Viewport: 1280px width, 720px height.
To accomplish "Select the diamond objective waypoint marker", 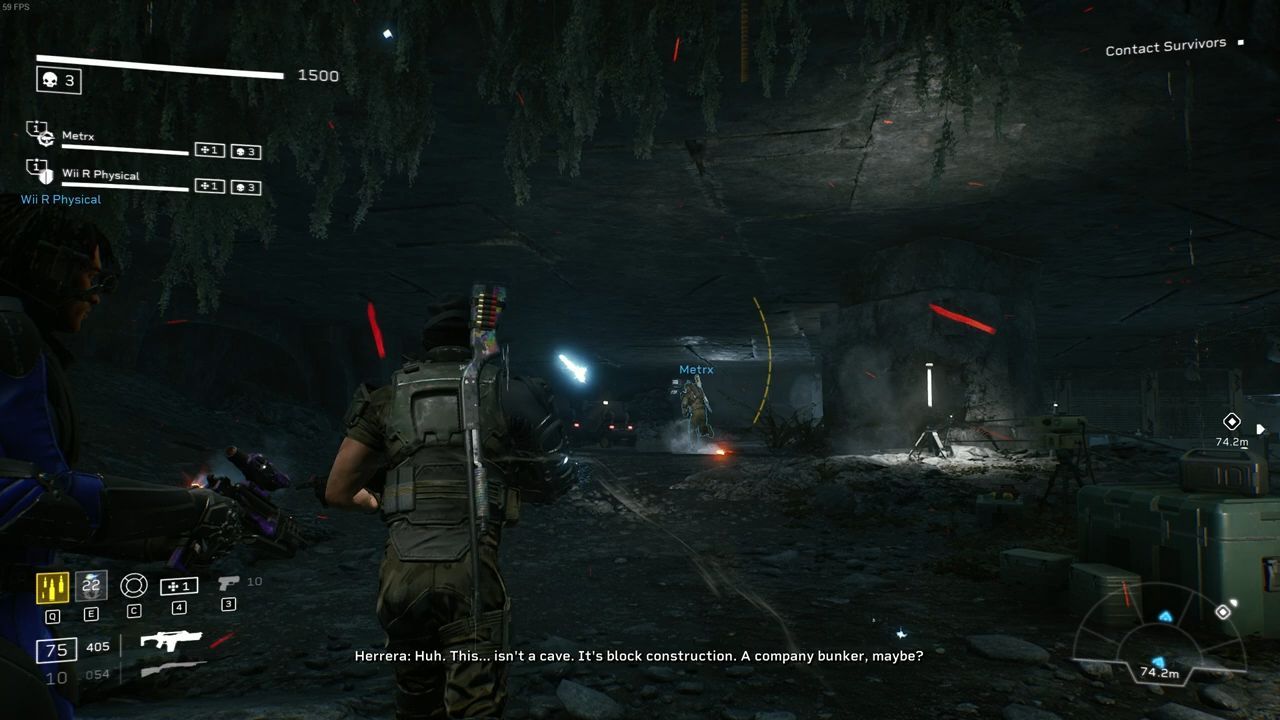I will point(1232,422).
